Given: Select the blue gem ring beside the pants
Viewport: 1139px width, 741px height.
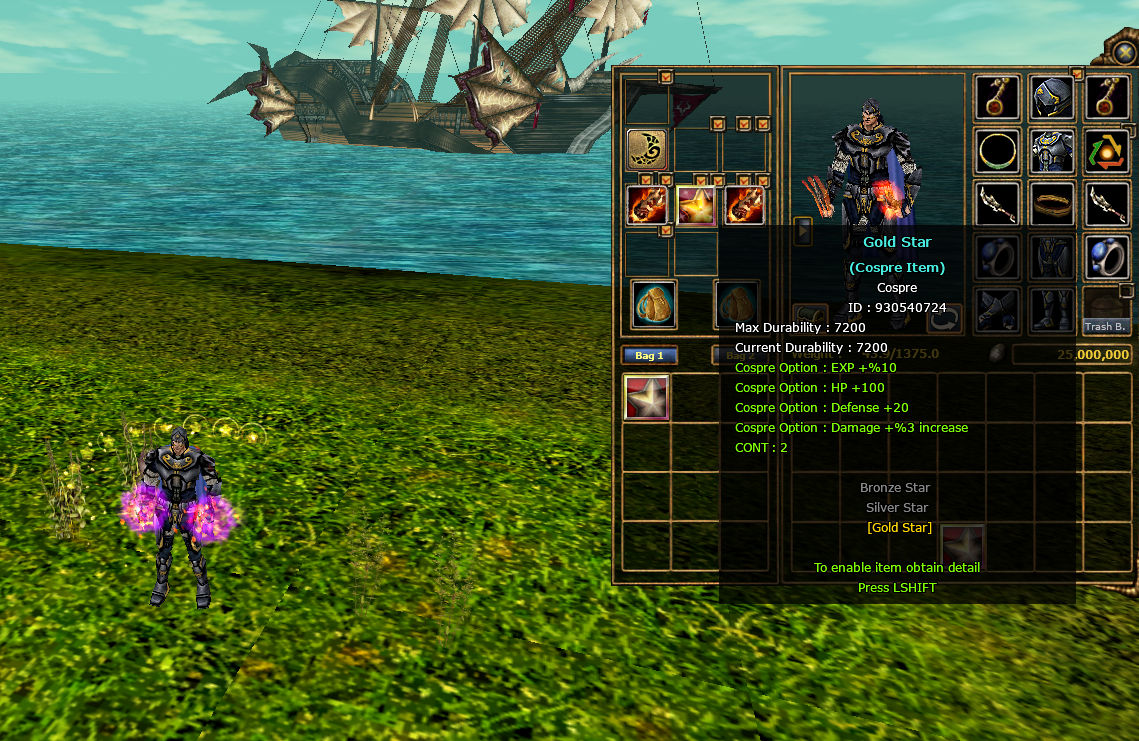Looking at the screenshot, I should pos(1107,257).
